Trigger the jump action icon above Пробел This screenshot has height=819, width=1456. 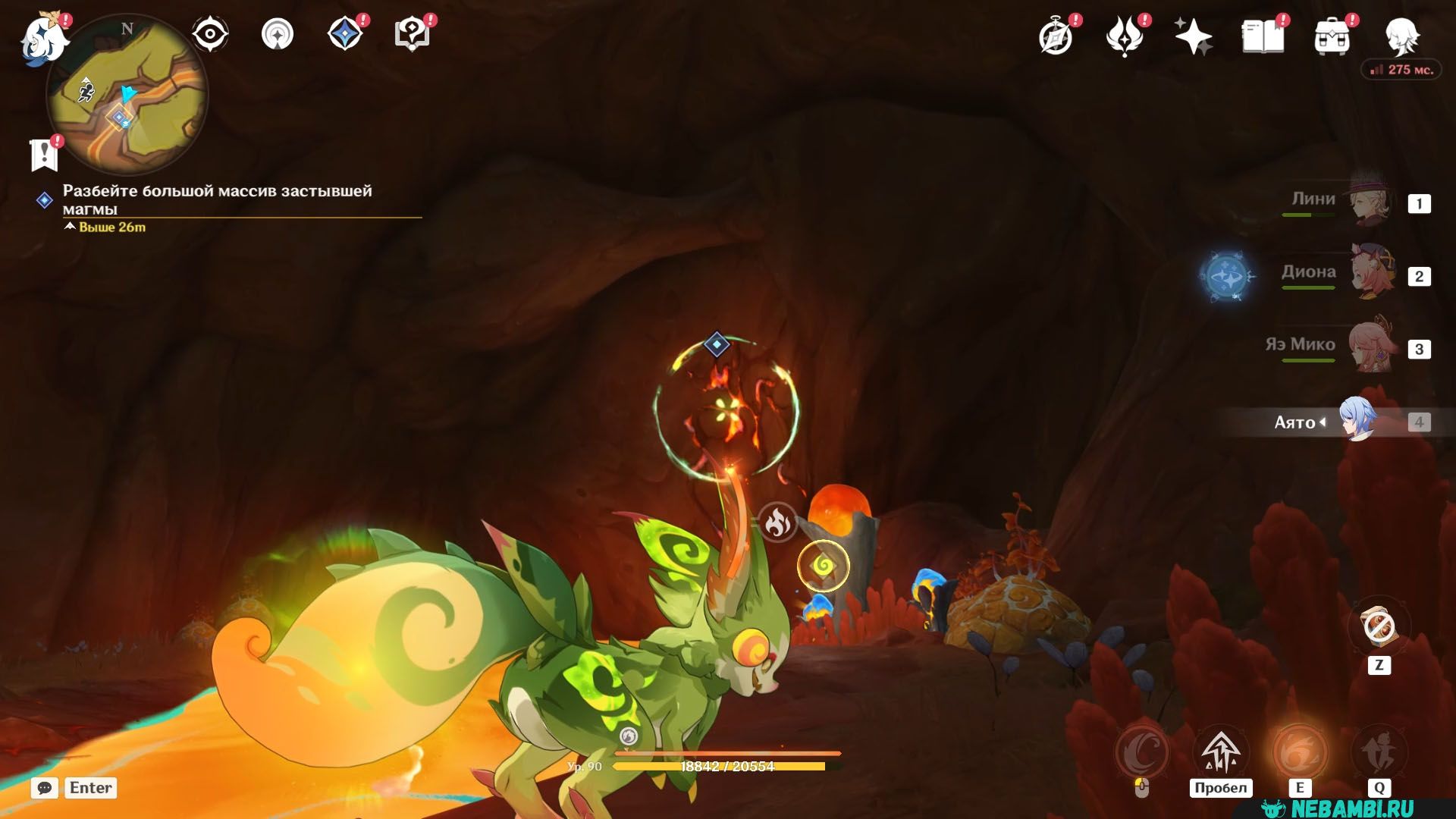[x=1220, y=752]
